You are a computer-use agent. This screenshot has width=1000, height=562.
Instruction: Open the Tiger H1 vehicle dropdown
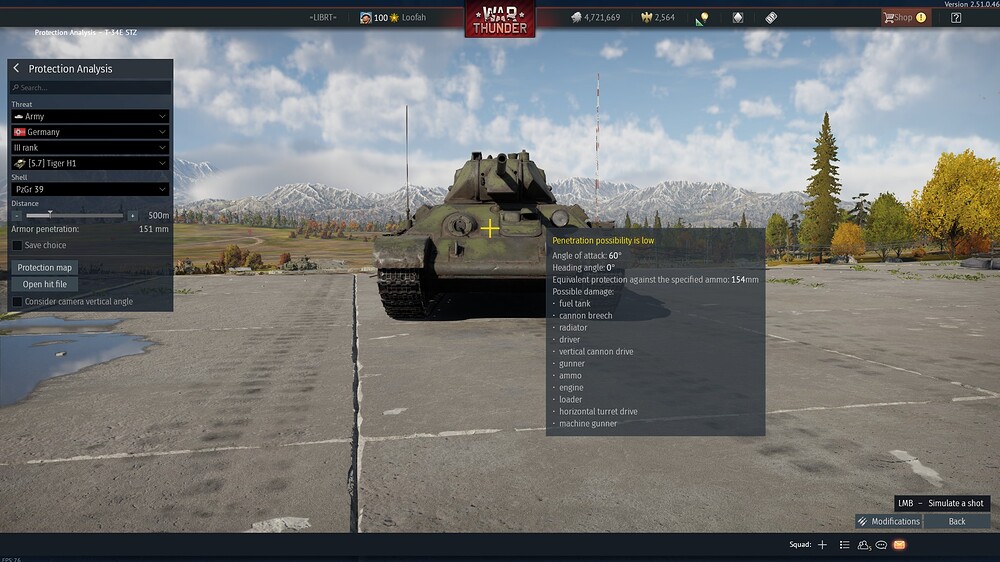point(89,163)
